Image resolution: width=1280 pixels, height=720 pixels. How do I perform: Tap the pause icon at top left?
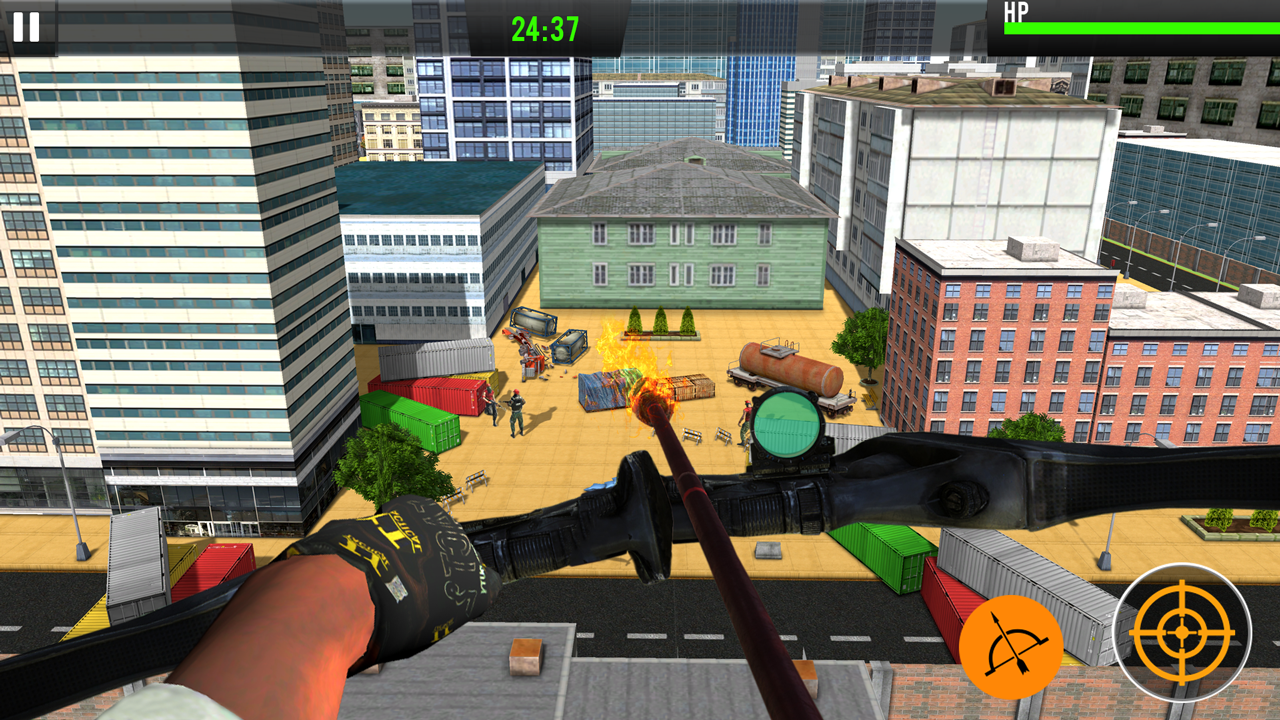click(27, 29)
